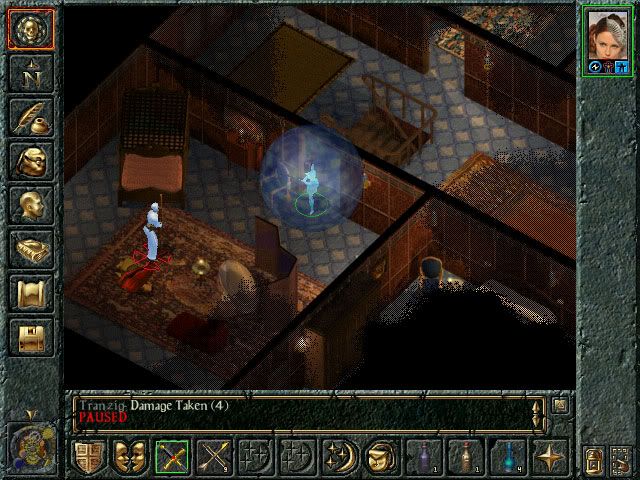Open the journal with the quill icon
640x480 pixels.
point(31,118)
